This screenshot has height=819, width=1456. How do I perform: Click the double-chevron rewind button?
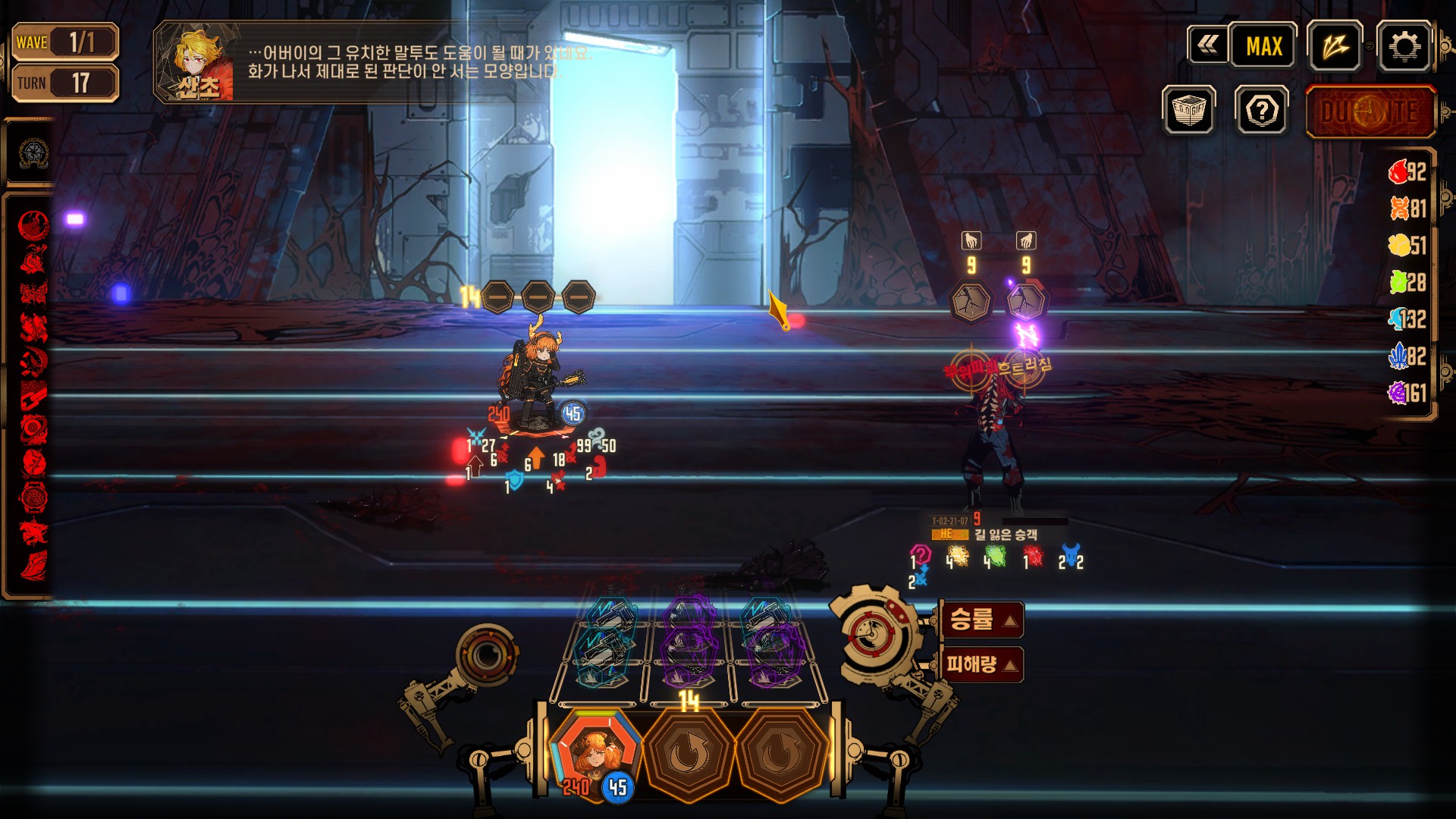point(1207,47)
